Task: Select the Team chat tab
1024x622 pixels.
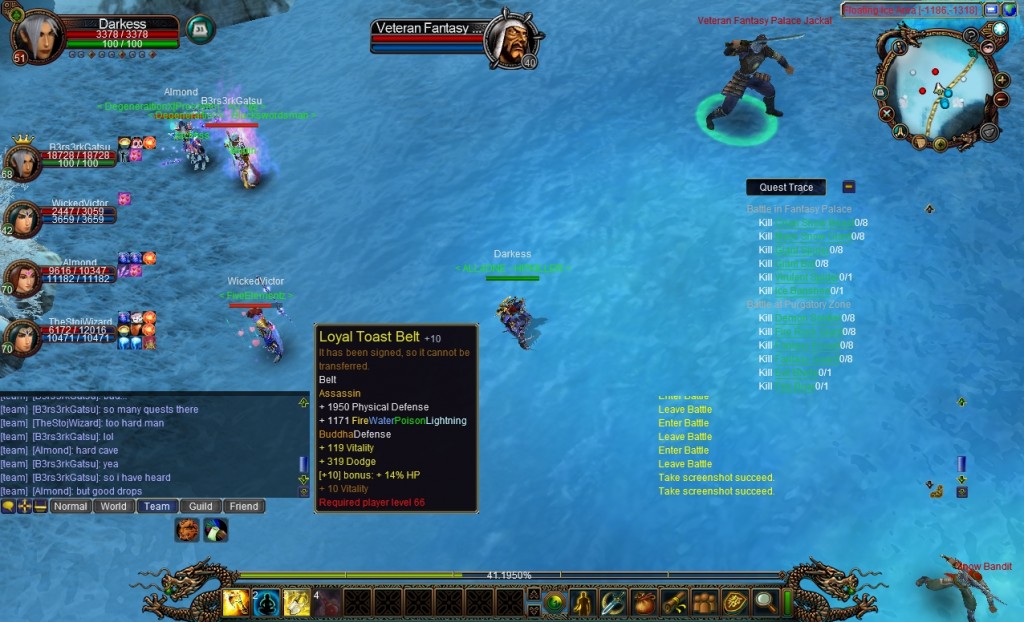Action: tap(157, 506)
